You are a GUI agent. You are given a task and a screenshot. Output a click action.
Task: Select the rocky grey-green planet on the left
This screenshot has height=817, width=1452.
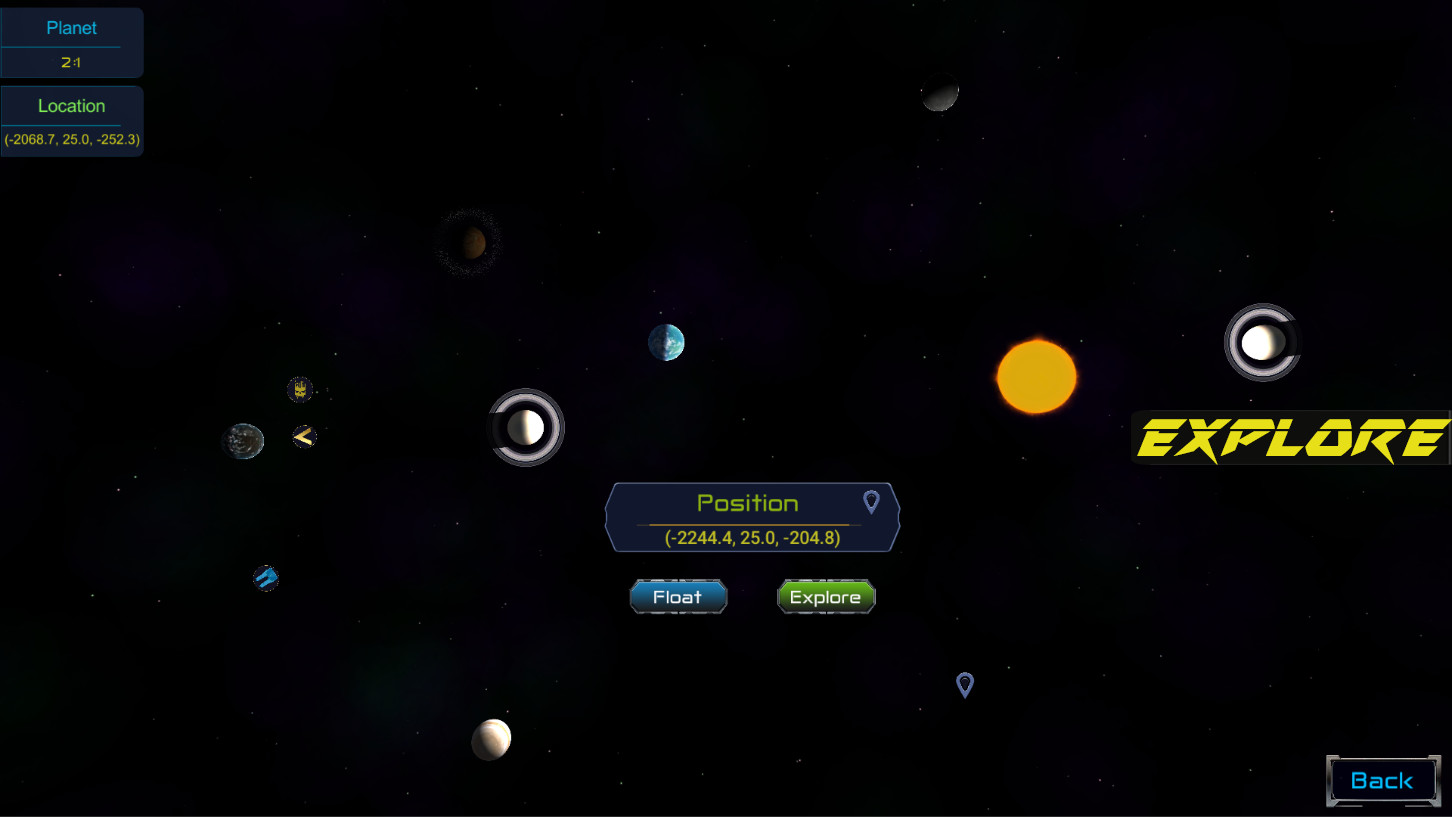click(243, 440)
